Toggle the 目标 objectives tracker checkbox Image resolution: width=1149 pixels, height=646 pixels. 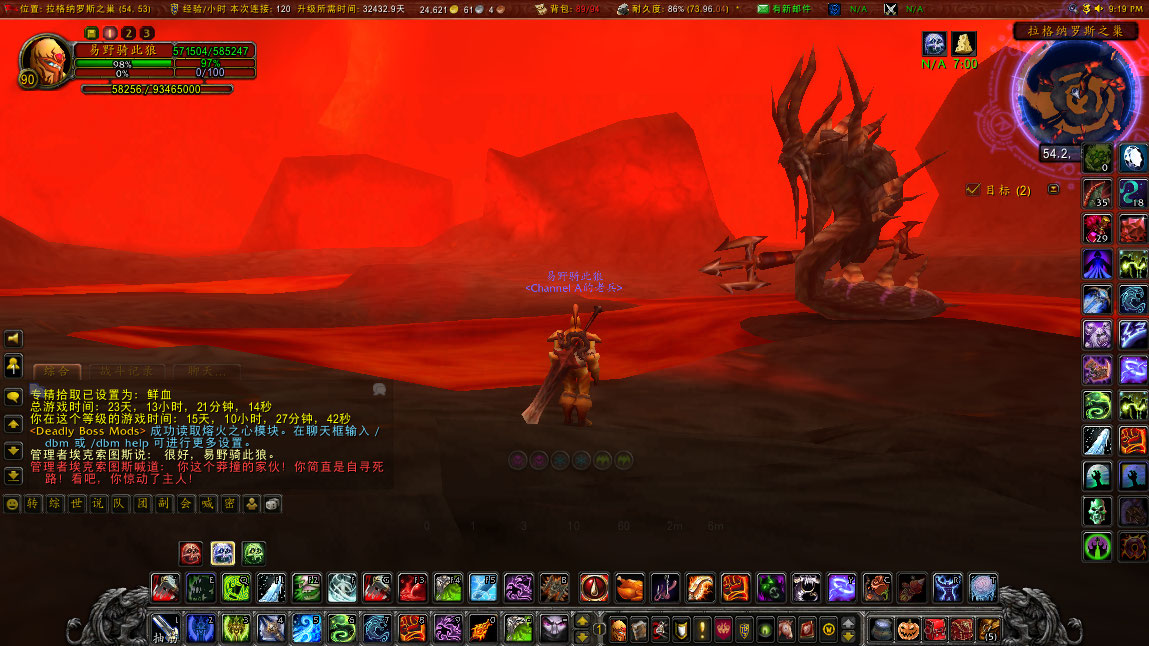[973, 189]
